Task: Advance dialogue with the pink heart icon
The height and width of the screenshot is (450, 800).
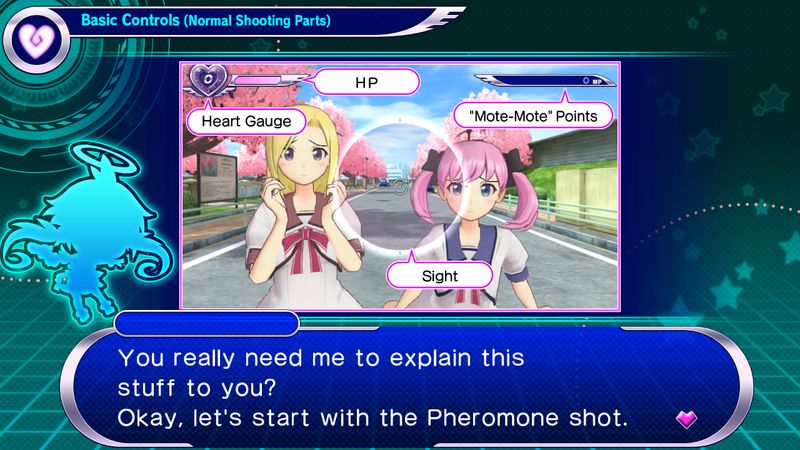Action: coord(687,418)
